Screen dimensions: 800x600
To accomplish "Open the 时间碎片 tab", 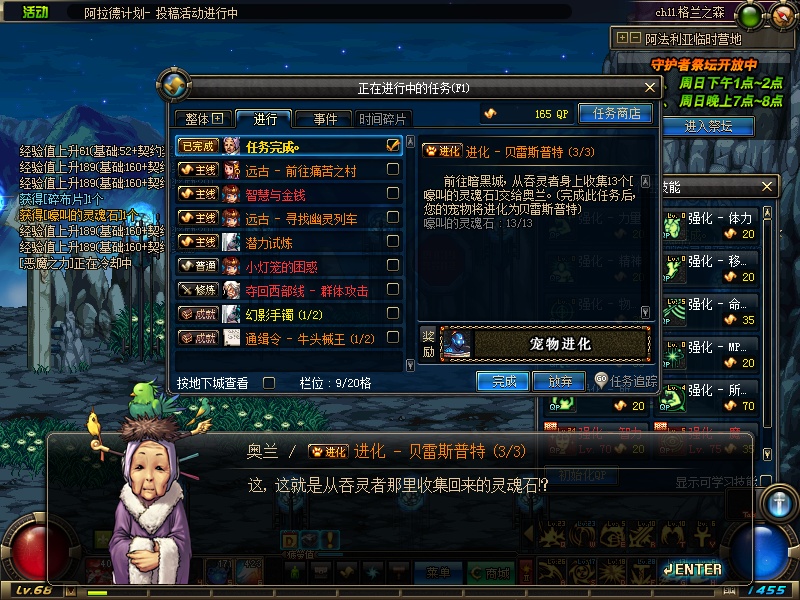I will 384,119.
